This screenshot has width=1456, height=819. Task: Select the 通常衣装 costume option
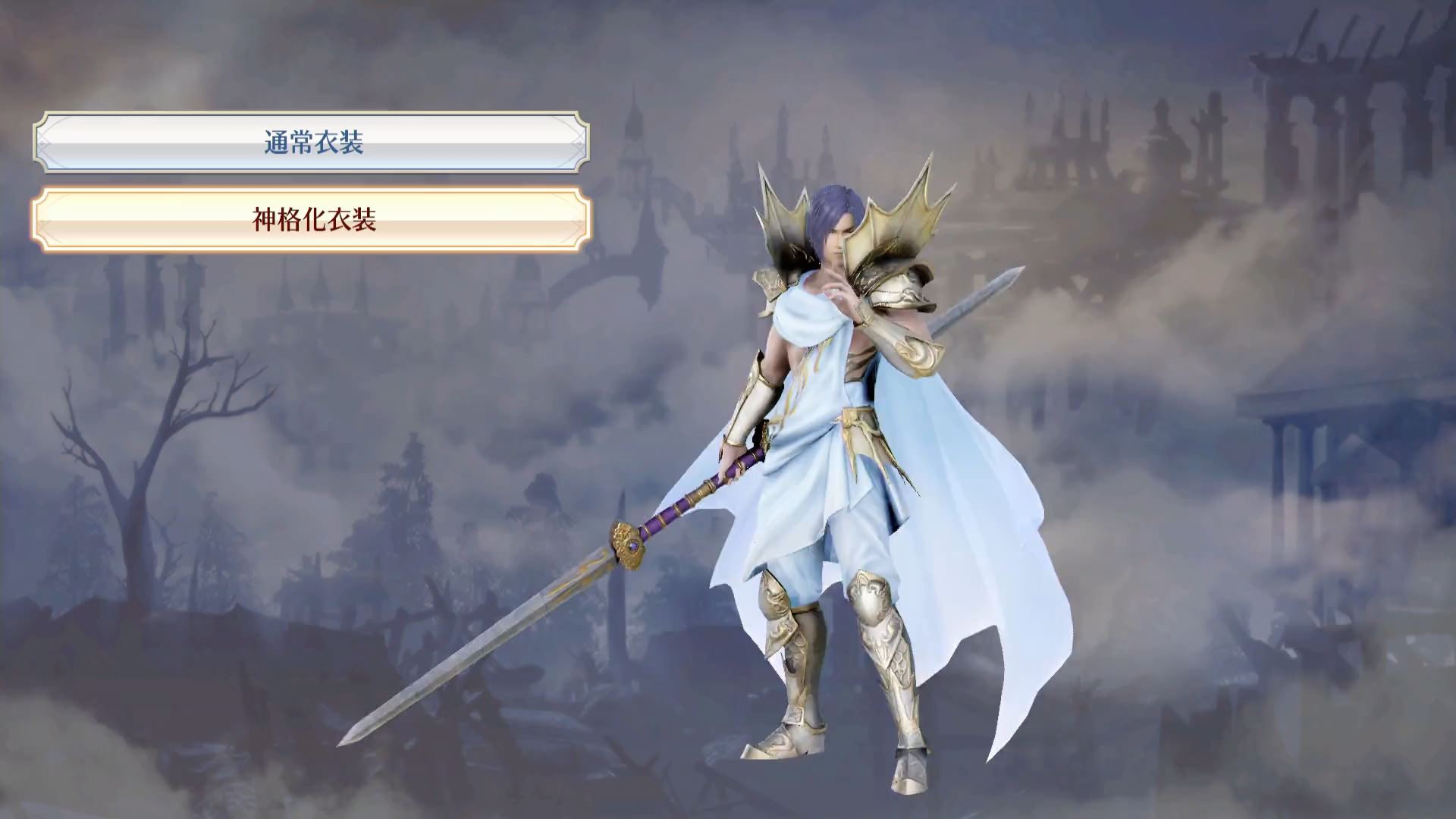[312, 143]
